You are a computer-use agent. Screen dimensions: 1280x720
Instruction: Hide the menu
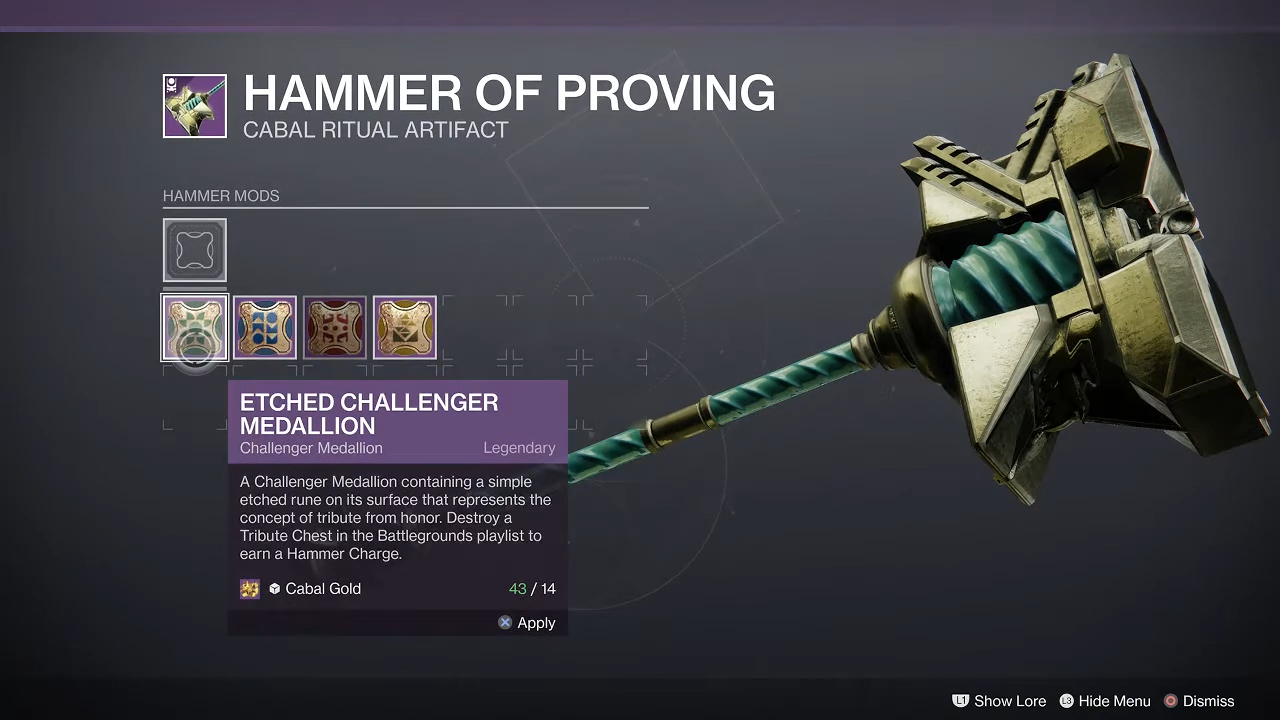1104,701
